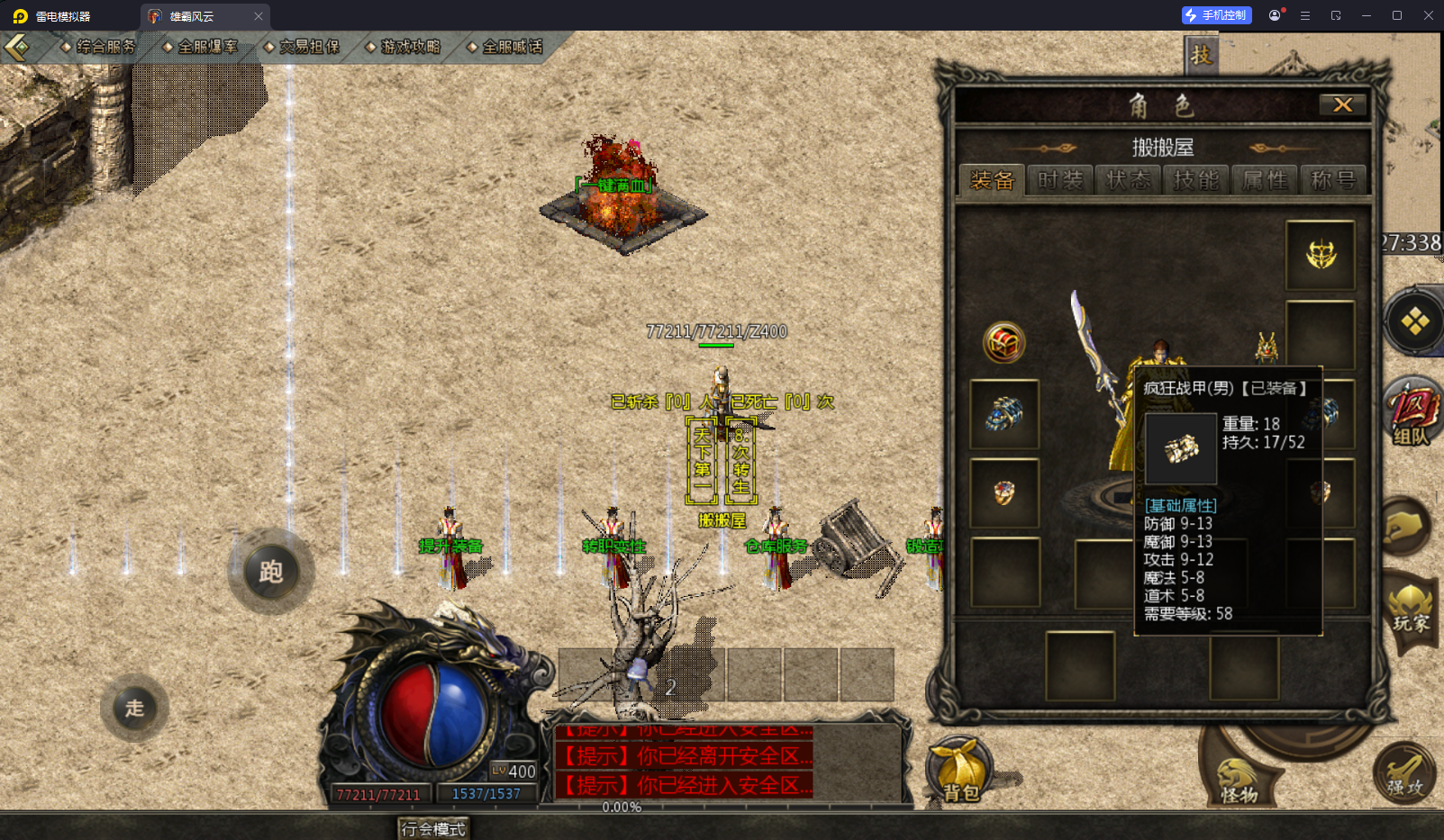The width and height of the screenshot is (1444, 840).
Task: Switch to the 称号 tab
Action: tap(1333, 180)
